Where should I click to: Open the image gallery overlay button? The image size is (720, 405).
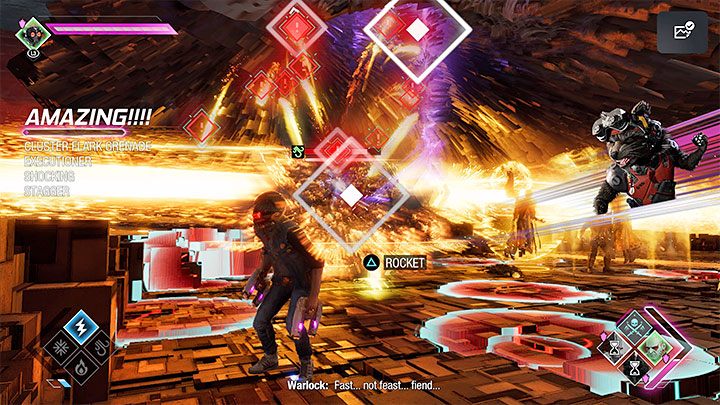pos(683,32)
